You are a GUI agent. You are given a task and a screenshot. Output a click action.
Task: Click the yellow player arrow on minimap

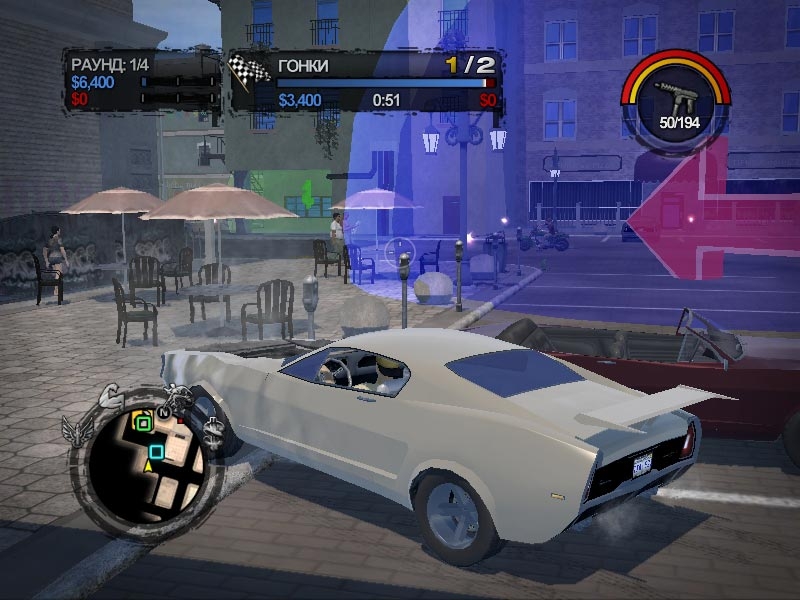(149, 467)
